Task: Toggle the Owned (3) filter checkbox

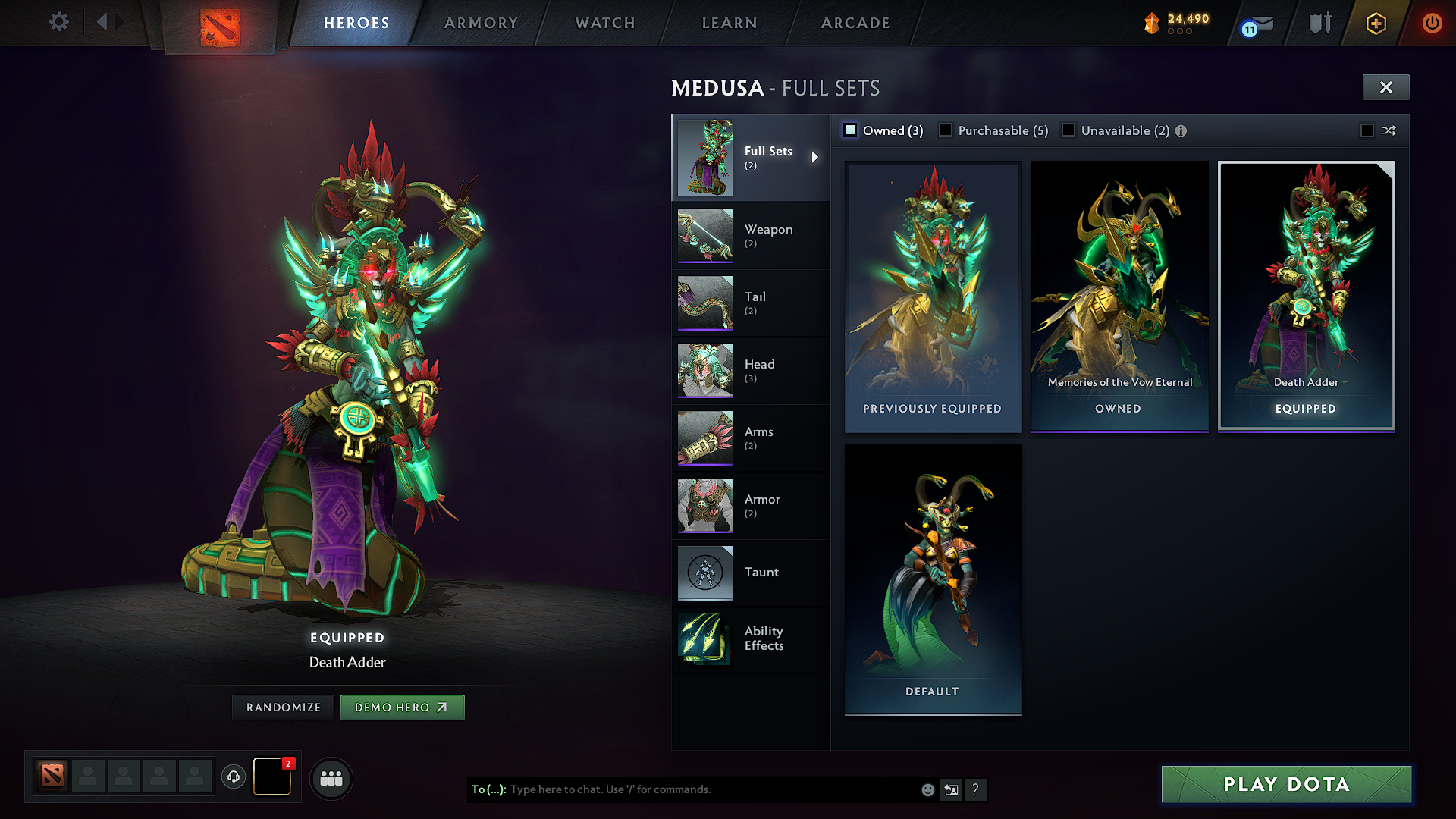Action: pos(850,130)
